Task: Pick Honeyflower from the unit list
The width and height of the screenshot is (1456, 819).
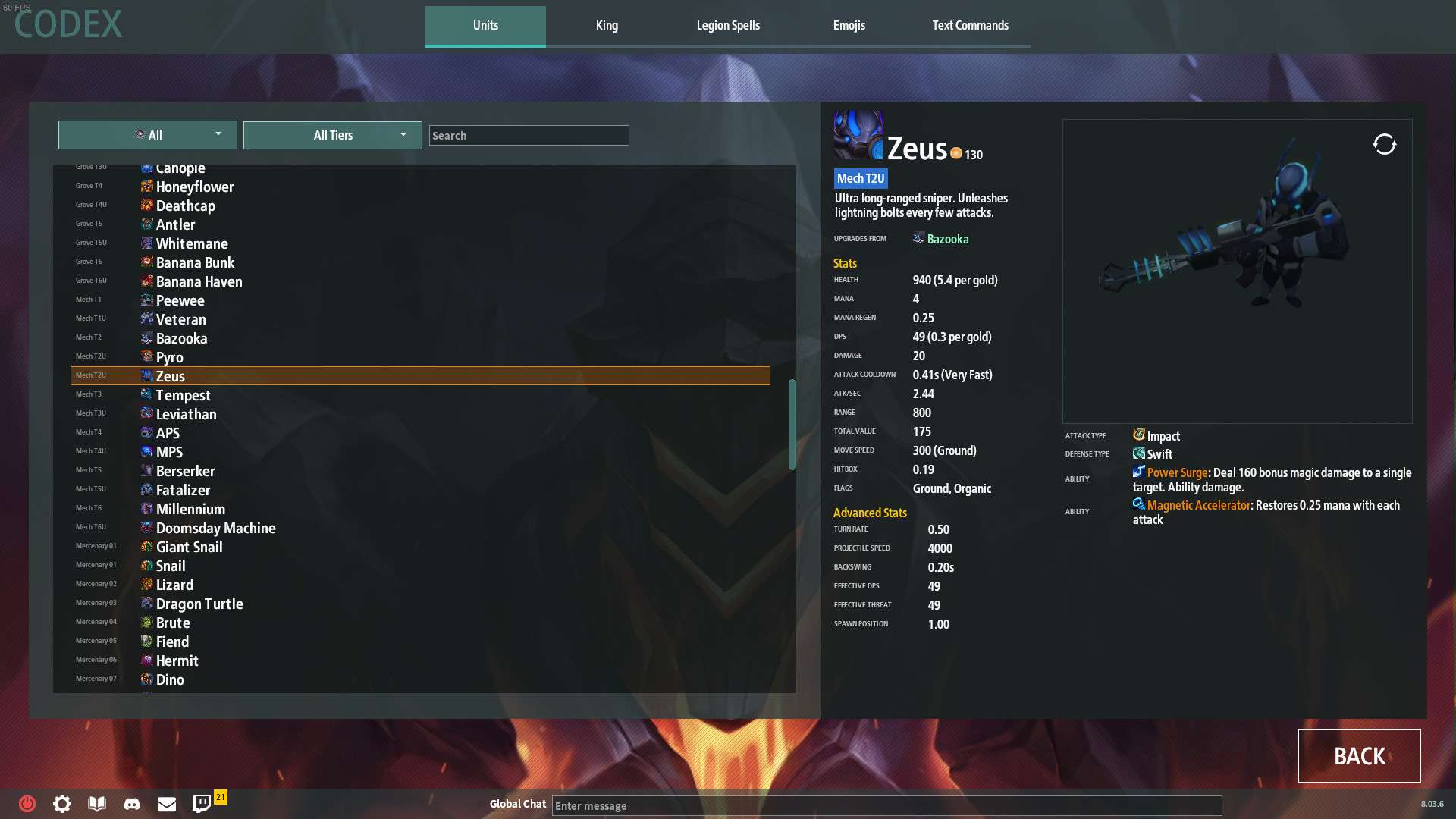Action: (194, 187)
